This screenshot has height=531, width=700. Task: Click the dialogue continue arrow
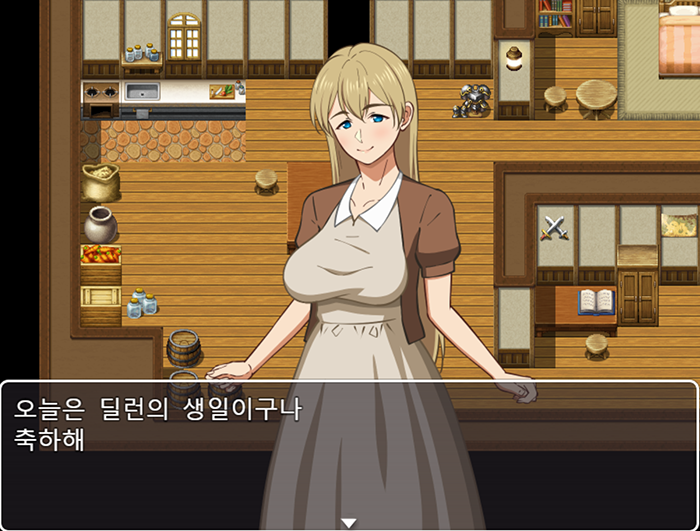click(x=349, y=522)
